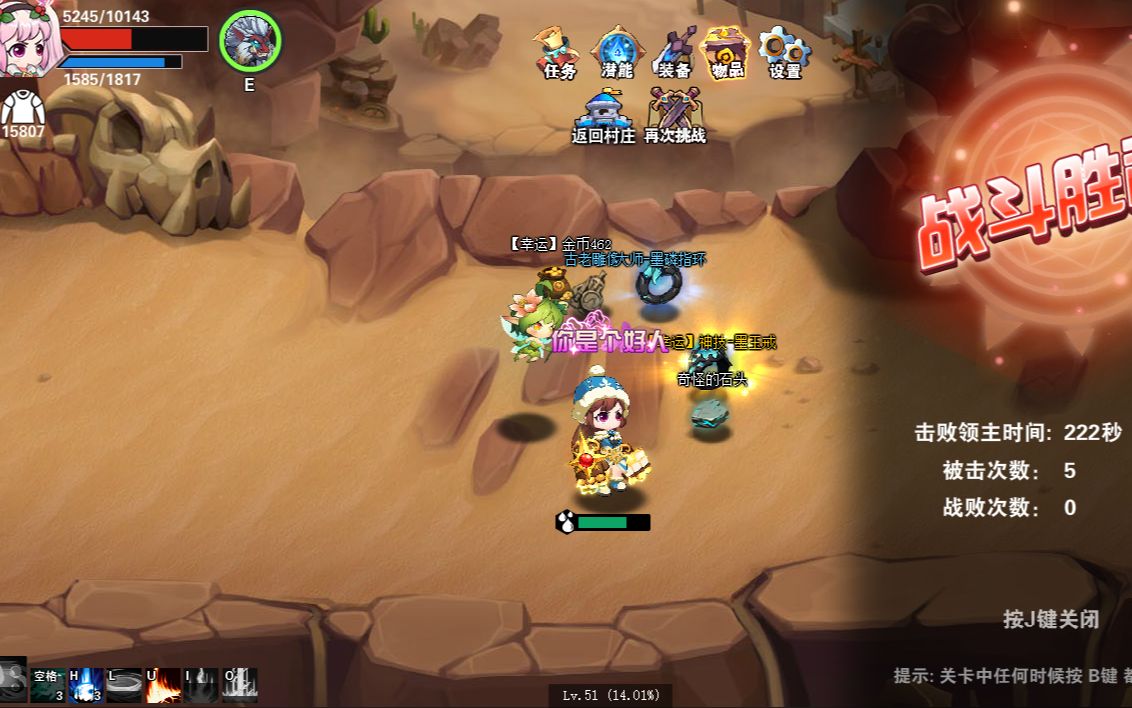This screenshot has height=708, width=1132.
Task: Activate the O spikes skill
Action: pos(240,685)
